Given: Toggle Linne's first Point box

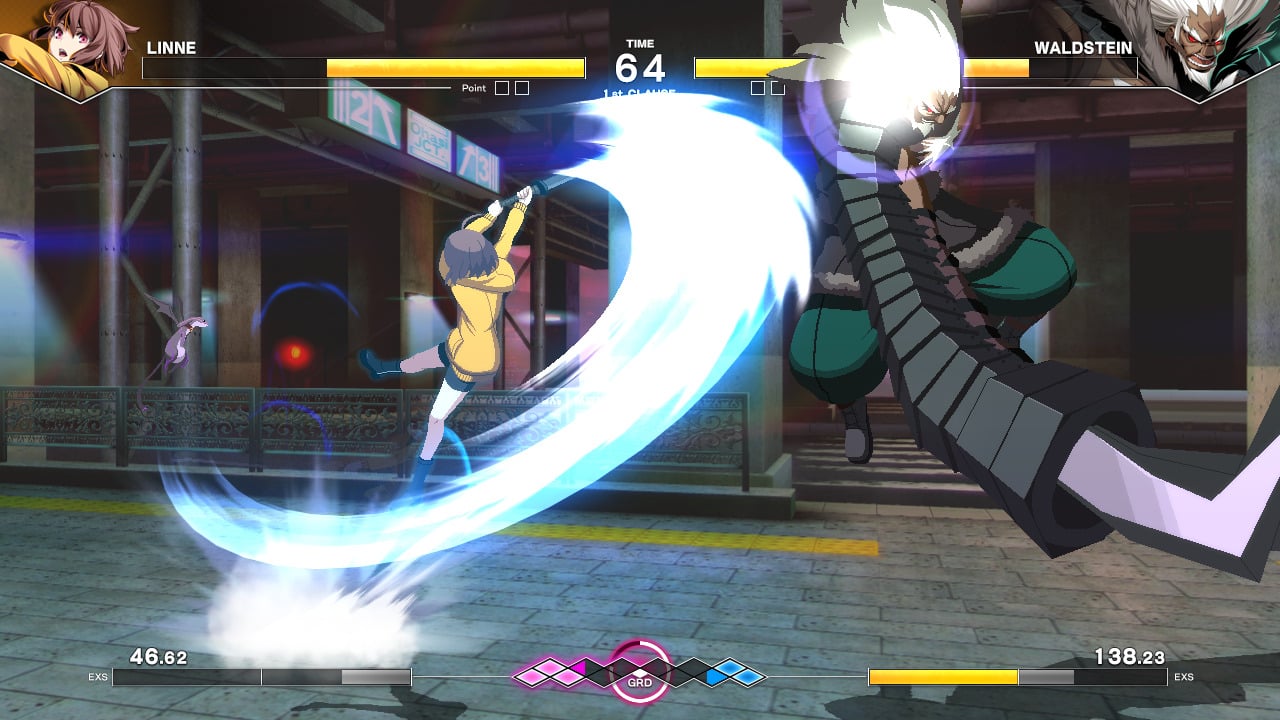Looking at the screenshot, I should (501, 87).
